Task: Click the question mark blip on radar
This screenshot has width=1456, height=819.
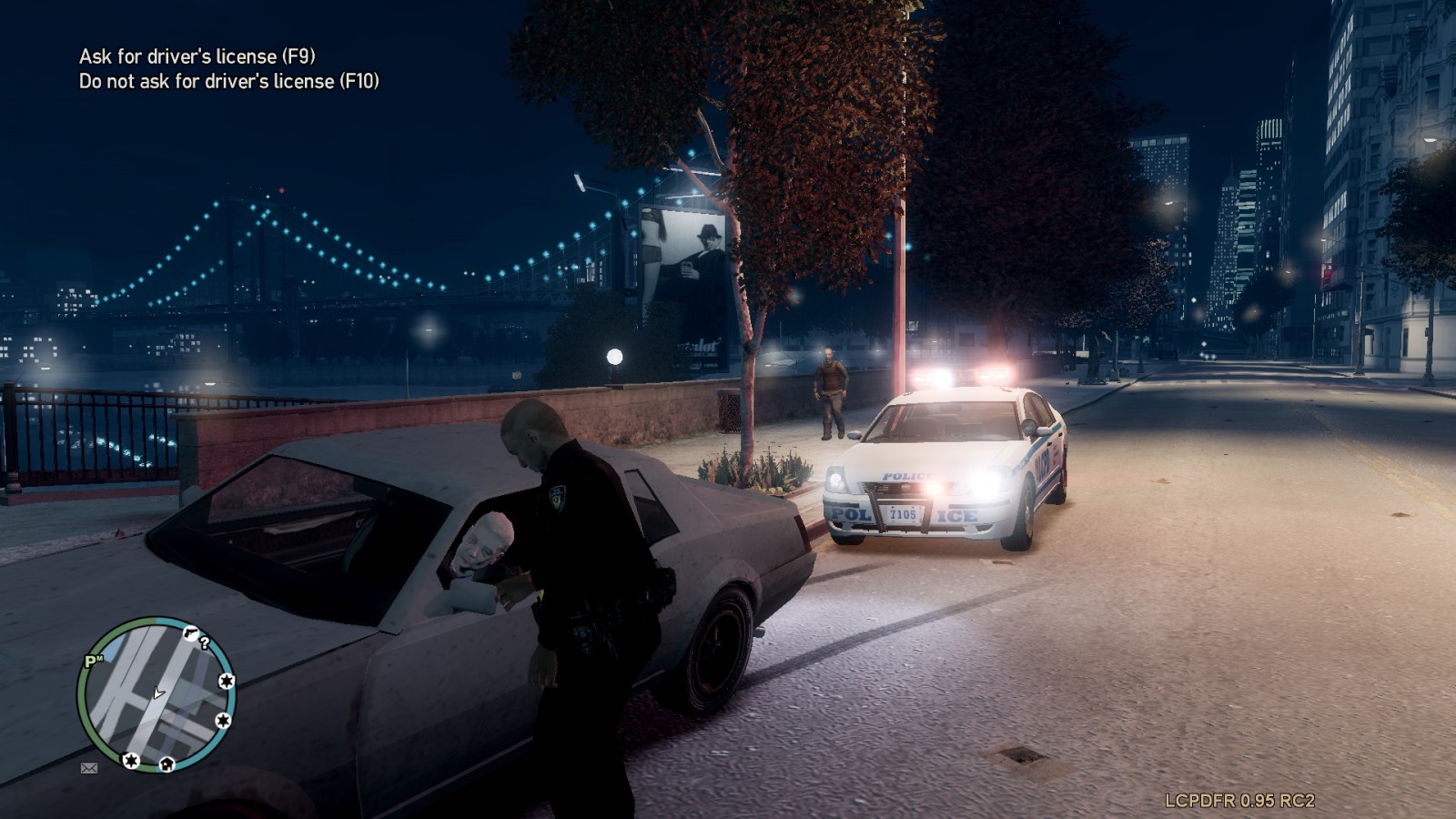Action: [206, 642]
